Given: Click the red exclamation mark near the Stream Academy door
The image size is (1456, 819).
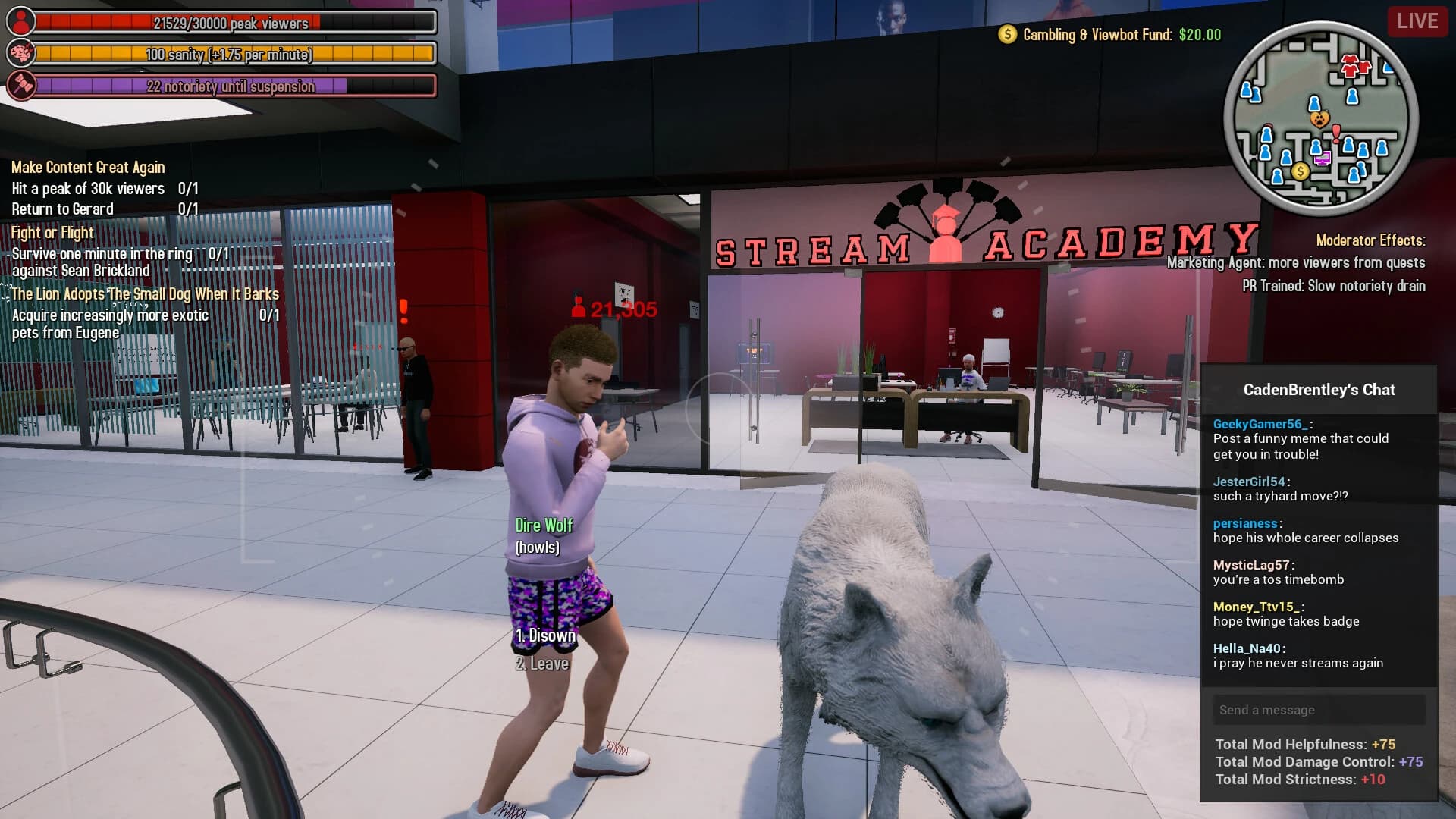Looking at the screenshot, I should coord(403,308).
